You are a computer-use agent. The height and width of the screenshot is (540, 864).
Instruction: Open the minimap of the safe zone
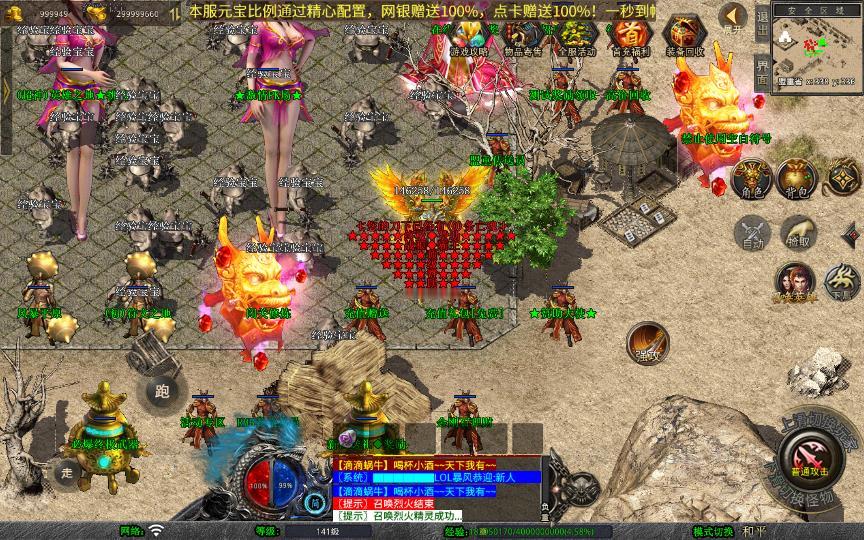coord(814,50)
